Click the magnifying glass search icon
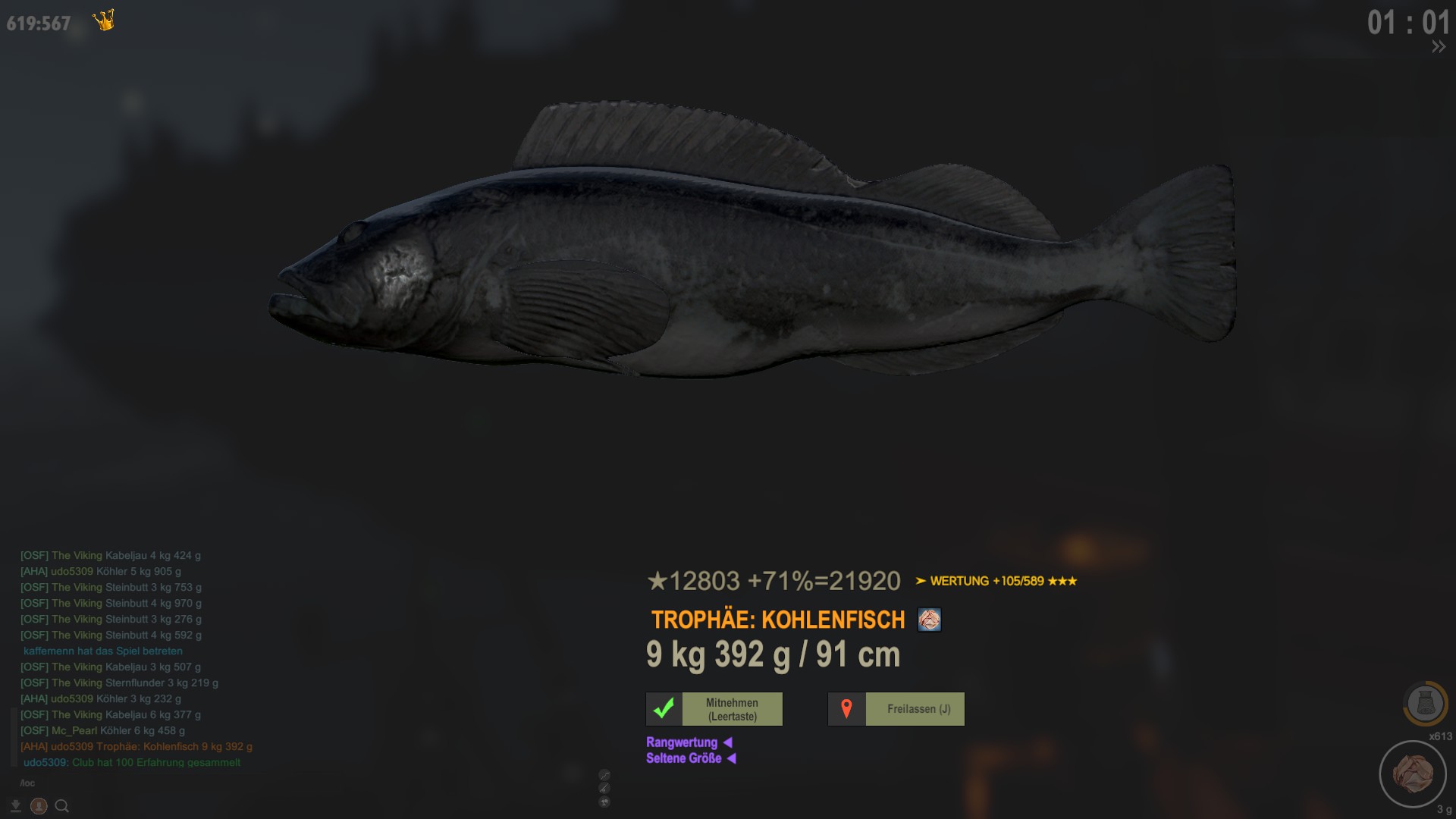The height and width of the screenshot is (819, 1456). [x=62, y=806]
